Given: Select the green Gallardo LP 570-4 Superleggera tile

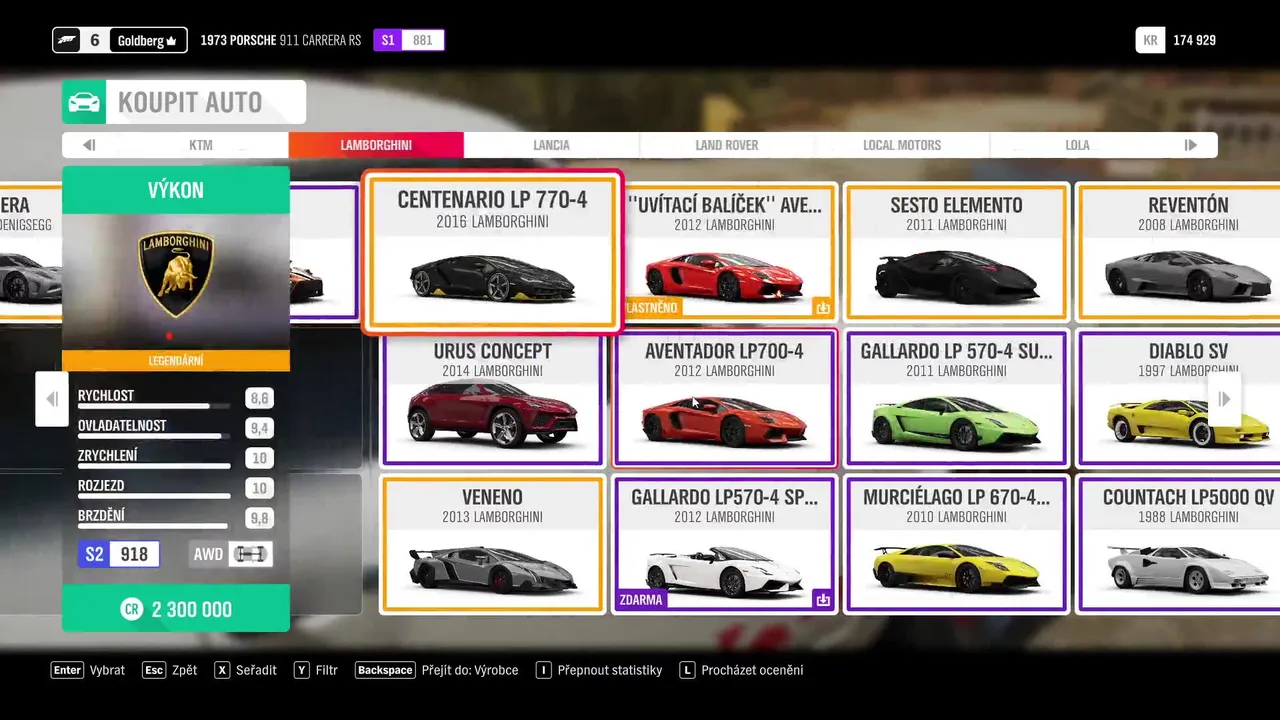Looking at the screenshot, I should coord(956,399).
